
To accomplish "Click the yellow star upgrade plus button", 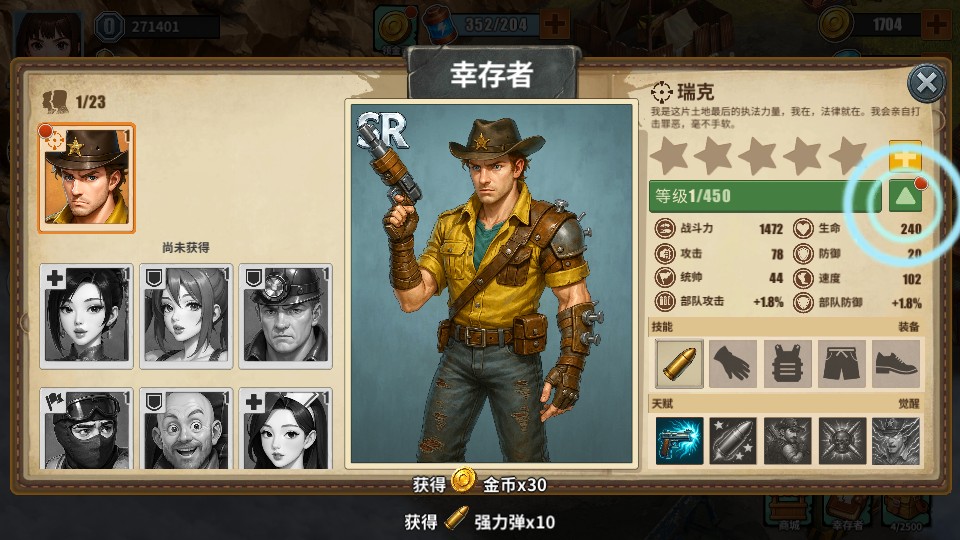I will pos(905,156).
